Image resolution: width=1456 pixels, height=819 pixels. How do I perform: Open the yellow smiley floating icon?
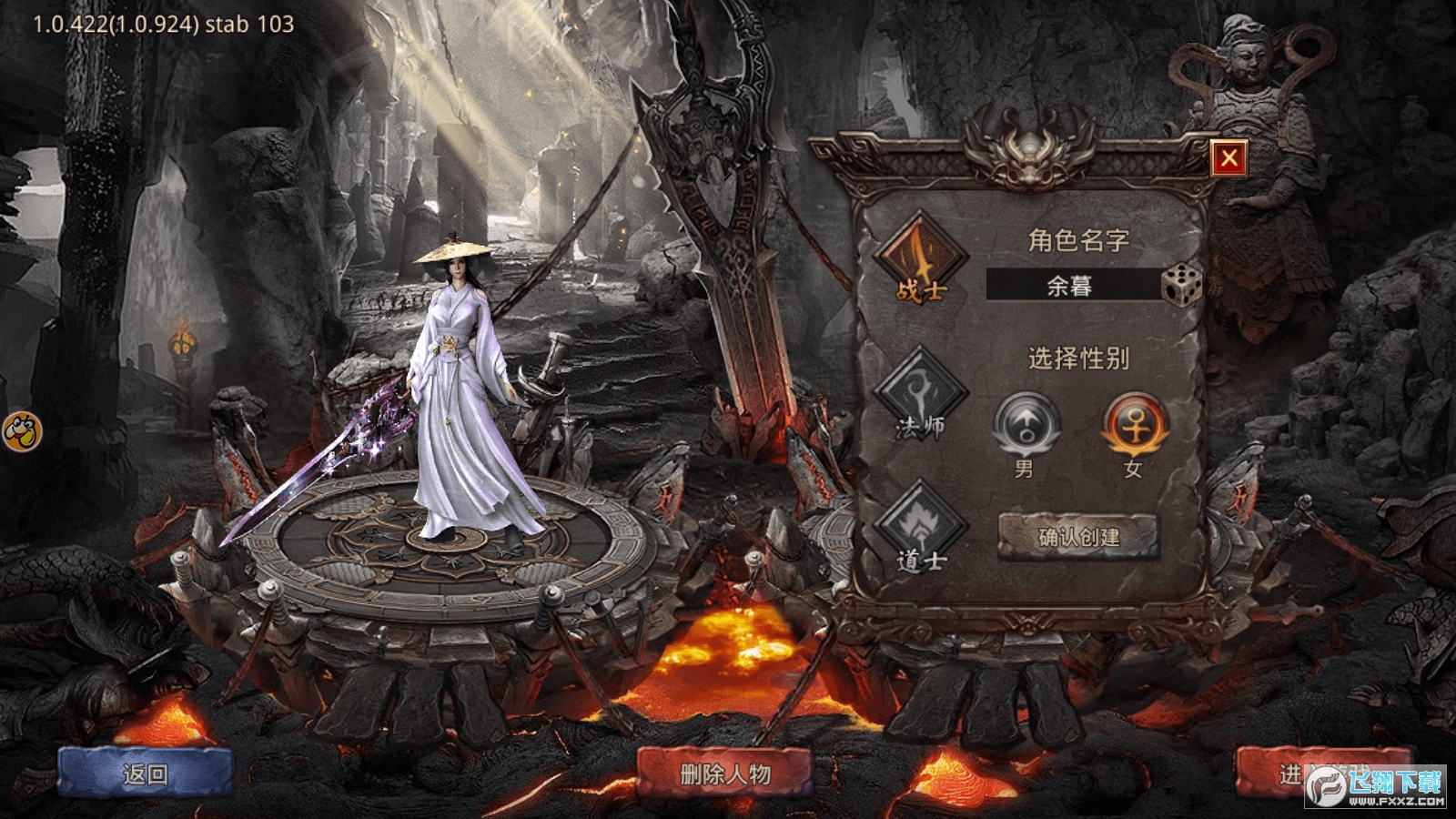pos(22,430)
